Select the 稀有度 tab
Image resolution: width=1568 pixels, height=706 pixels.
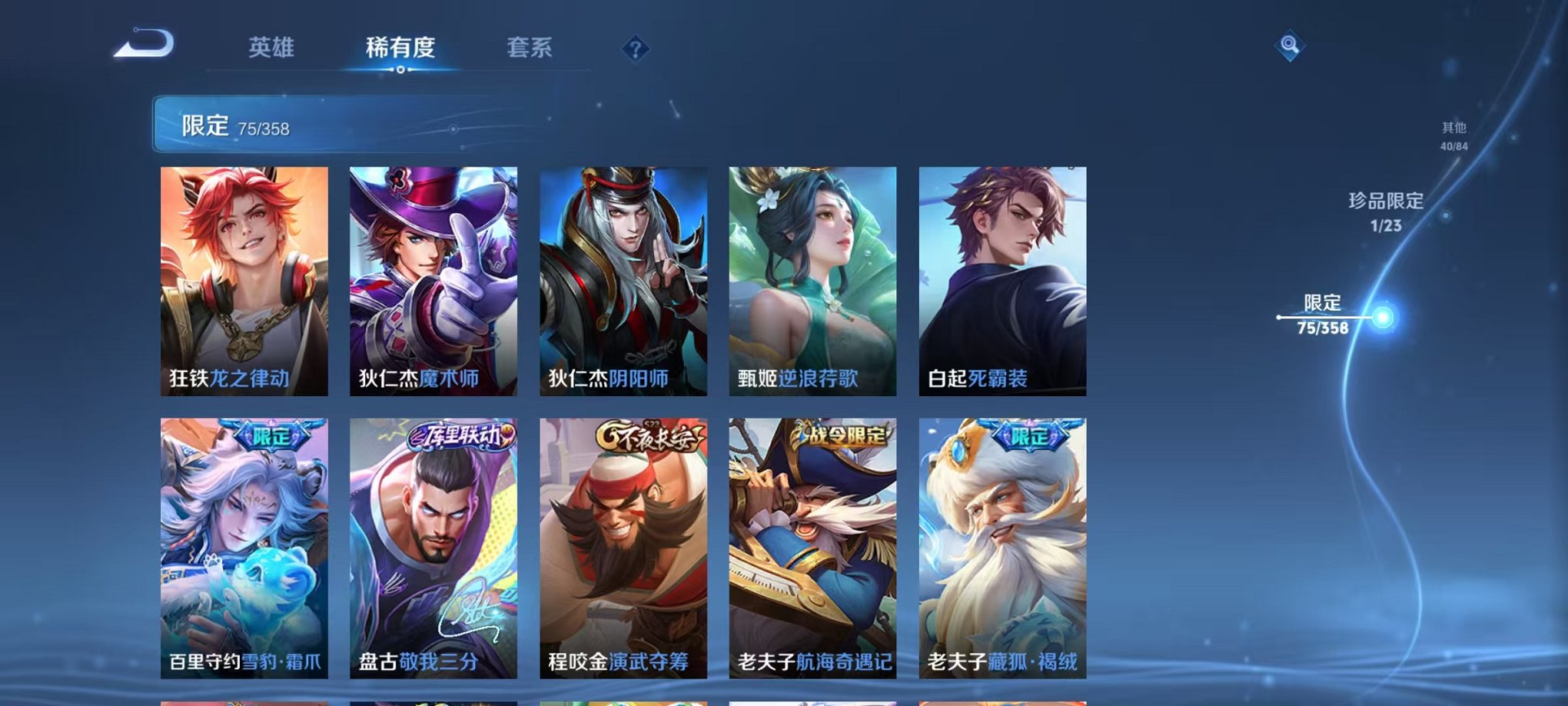click(x=401, y=48)
